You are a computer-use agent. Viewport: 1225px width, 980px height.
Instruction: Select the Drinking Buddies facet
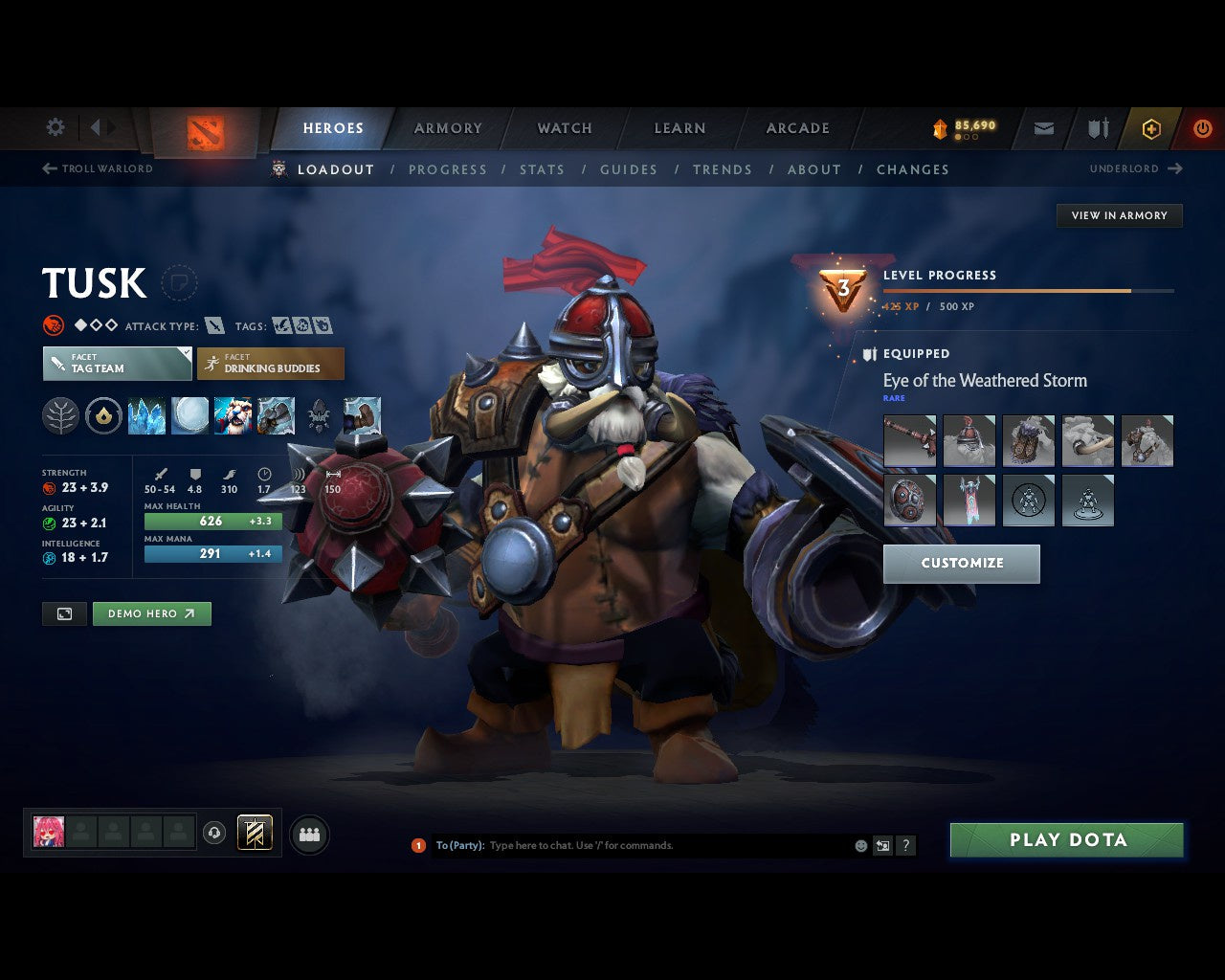point(271,364)
